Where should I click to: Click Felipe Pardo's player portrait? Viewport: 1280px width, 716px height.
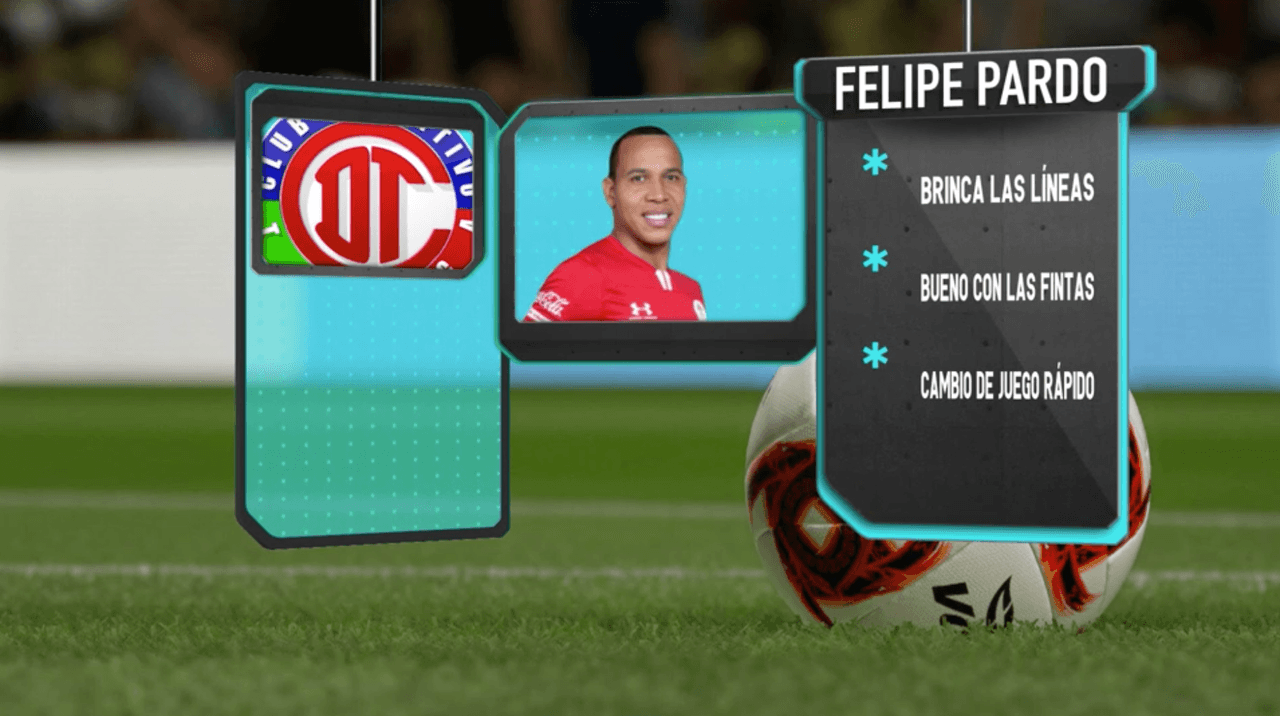click(x=640, y=230)
